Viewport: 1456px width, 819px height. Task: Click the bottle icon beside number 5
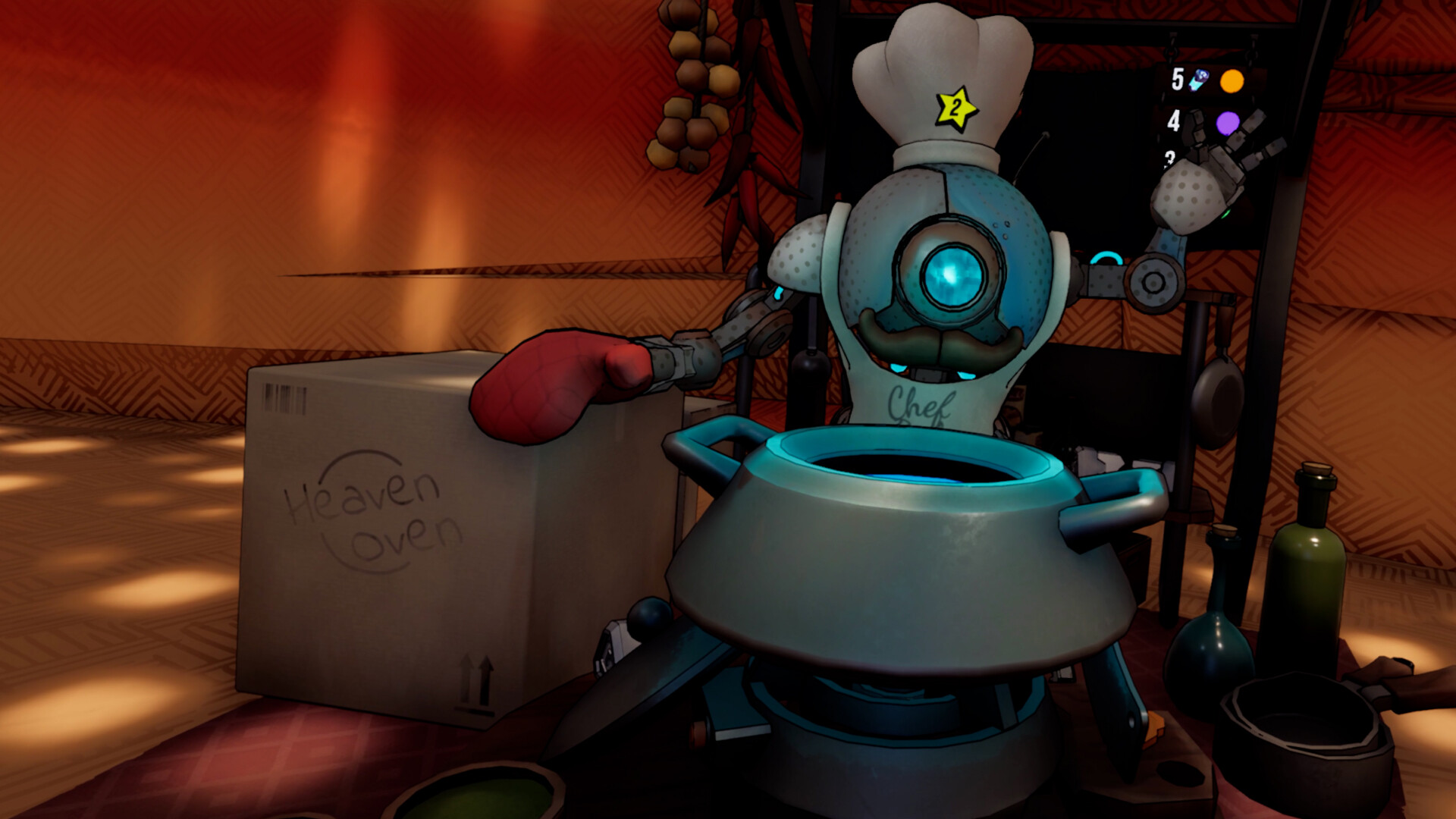[1198, 80]
